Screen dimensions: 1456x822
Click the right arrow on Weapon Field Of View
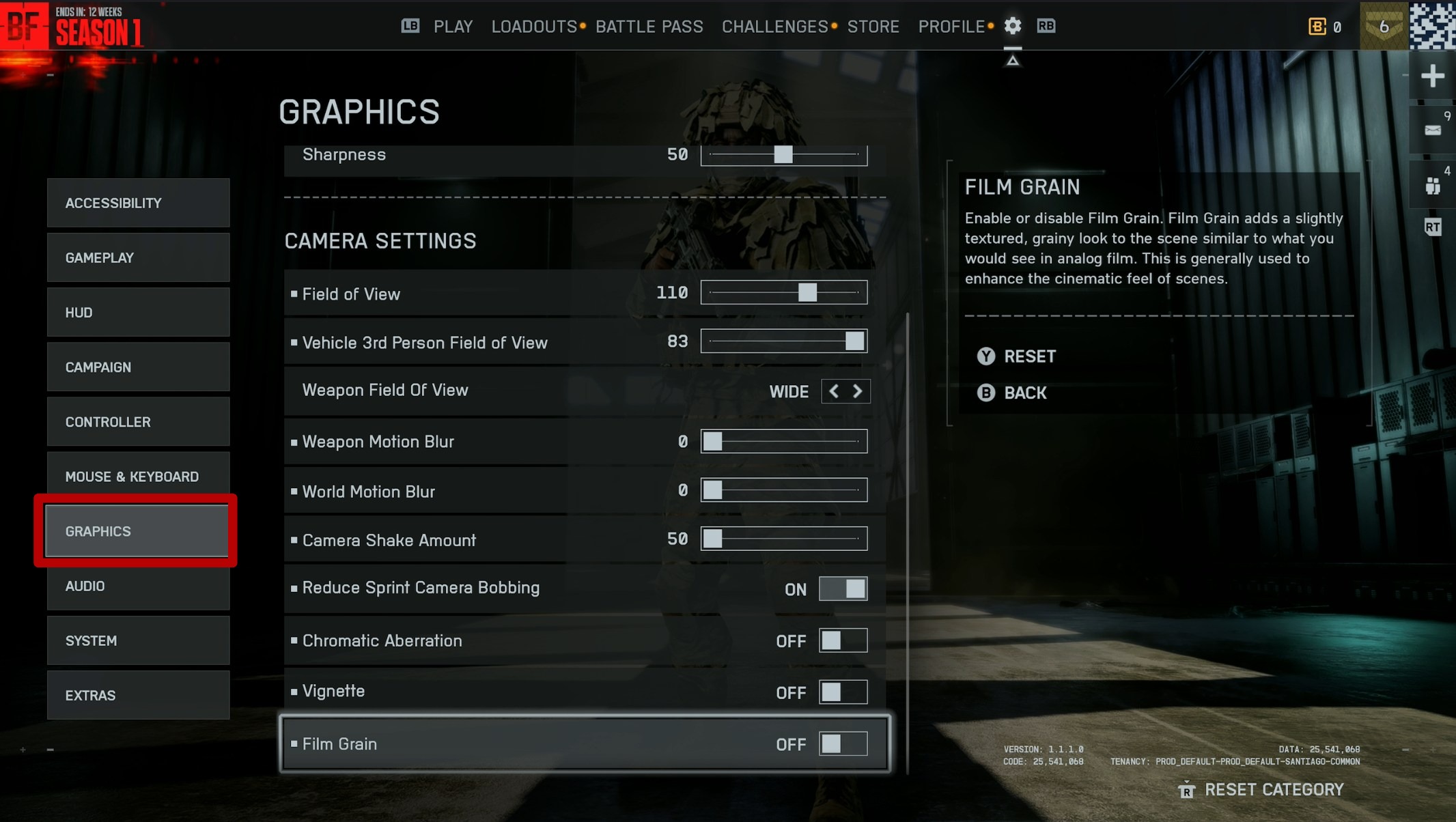tap(858, 391)
